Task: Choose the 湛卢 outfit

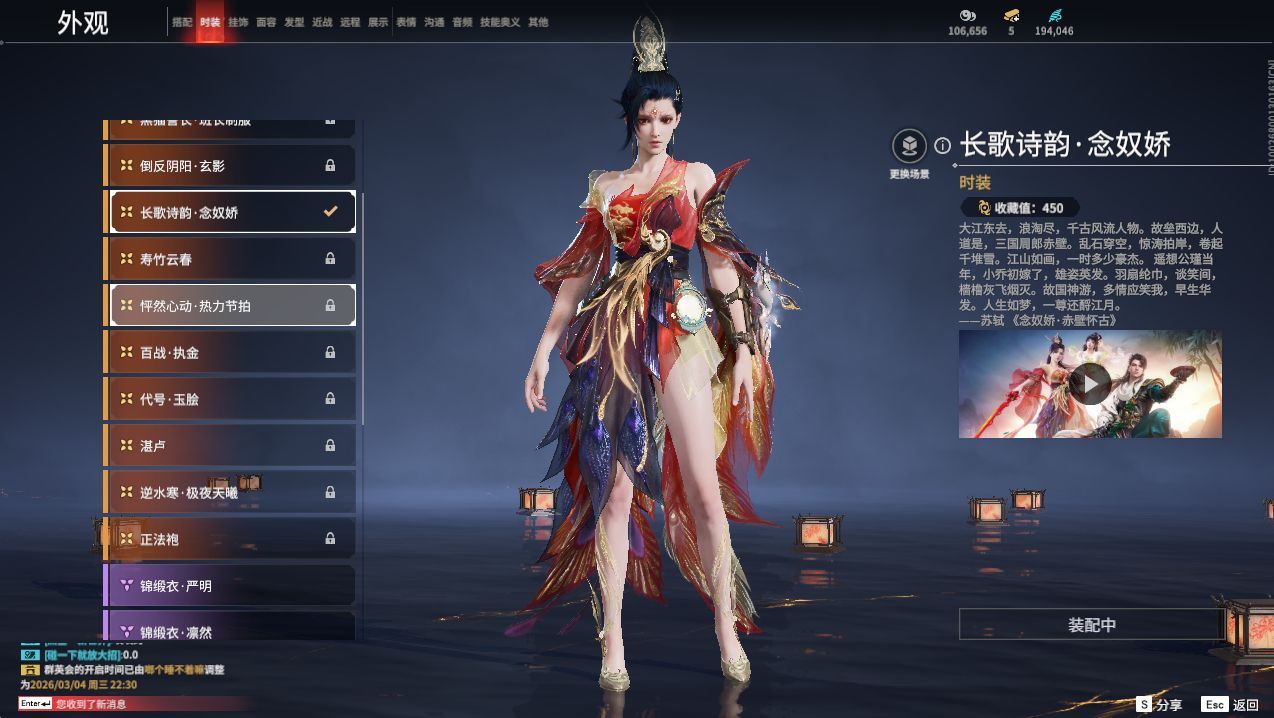Action: tap(230, 445)
